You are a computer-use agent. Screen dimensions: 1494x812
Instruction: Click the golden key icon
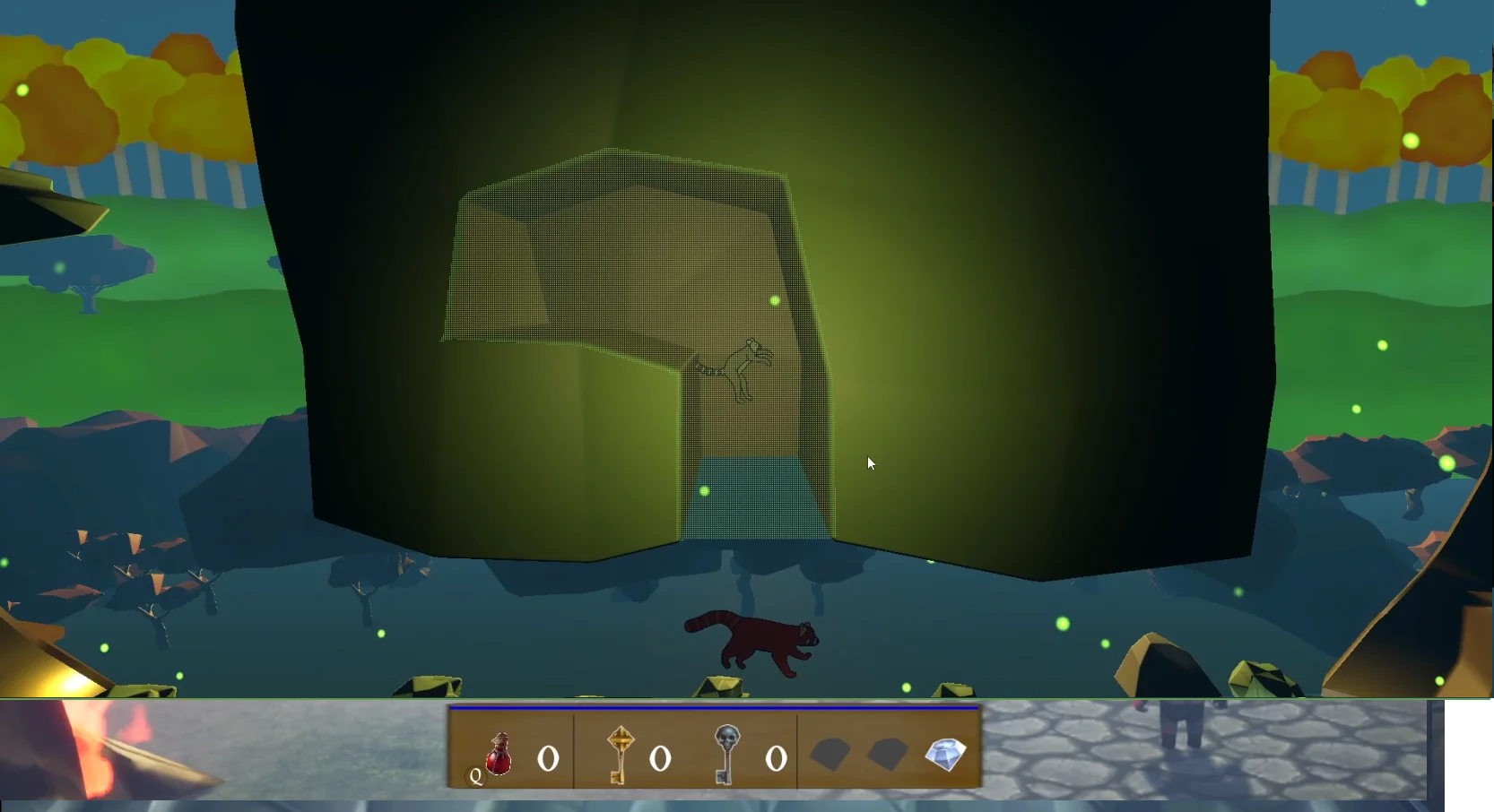click(620, 754)
